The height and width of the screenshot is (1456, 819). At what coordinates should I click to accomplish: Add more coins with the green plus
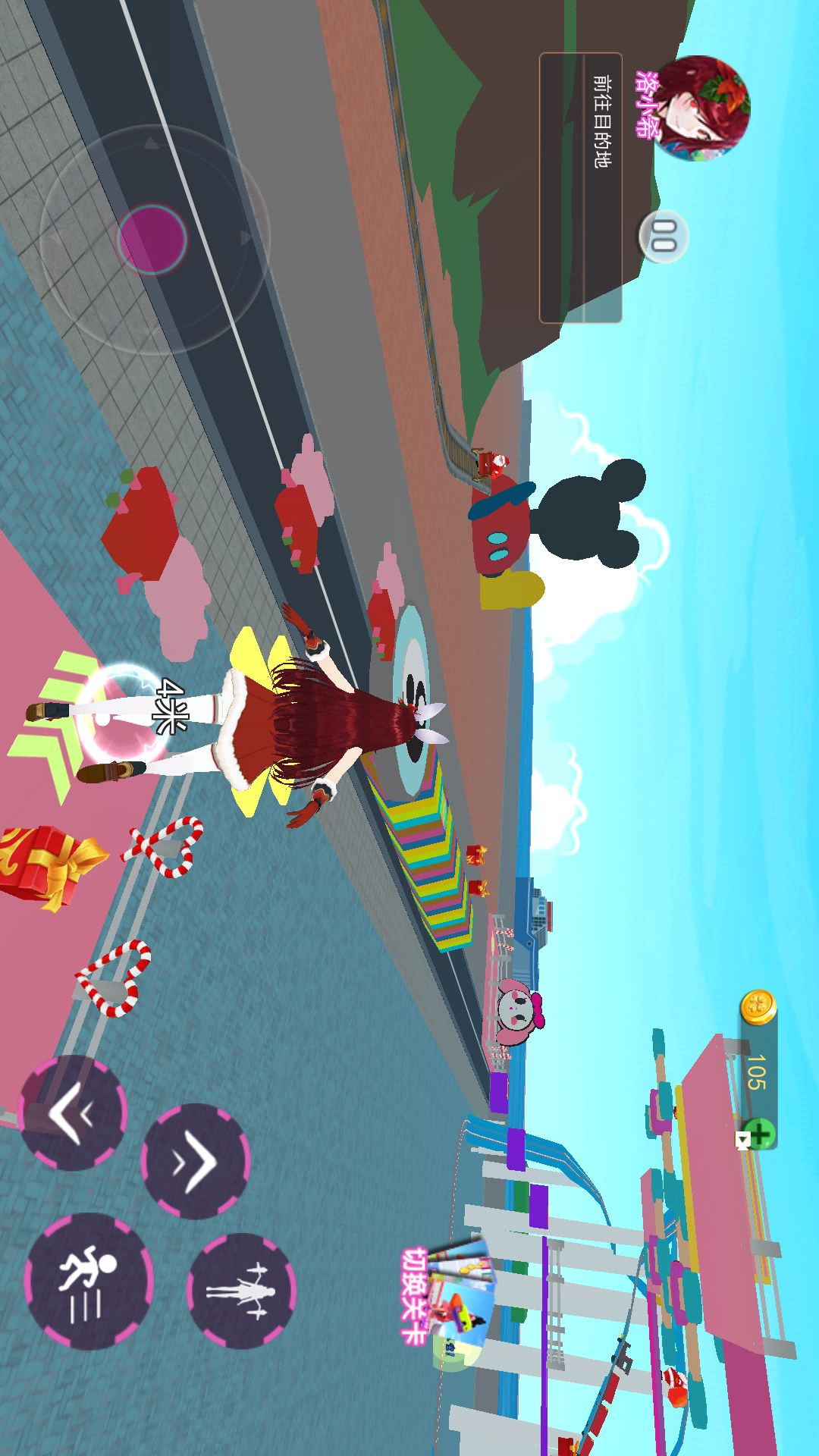tap(759, 1134)
